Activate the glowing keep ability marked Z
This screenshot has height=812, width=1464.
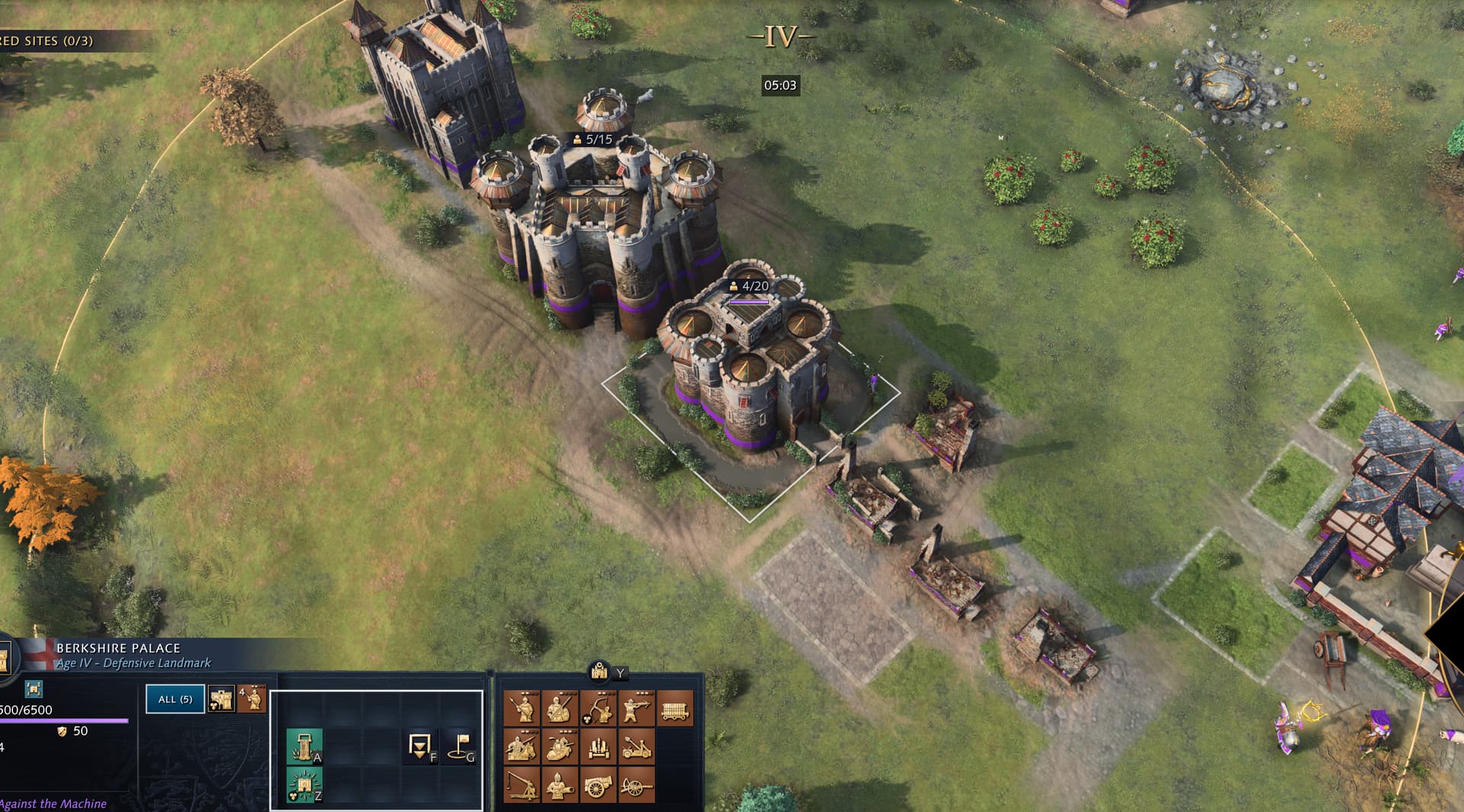coord(304,785)
